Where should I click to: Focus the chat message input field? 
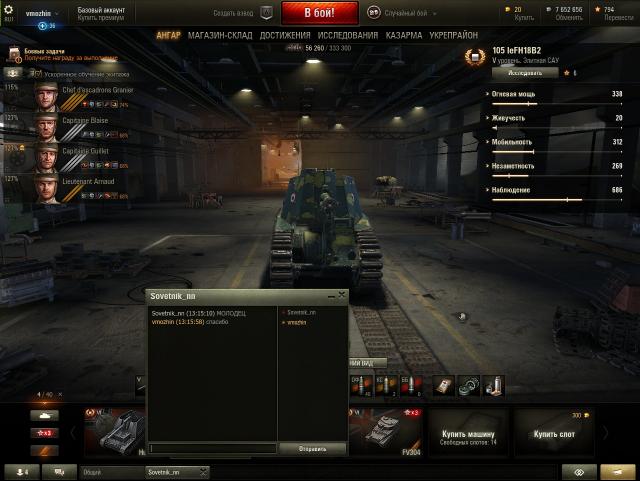coord(212,448)
